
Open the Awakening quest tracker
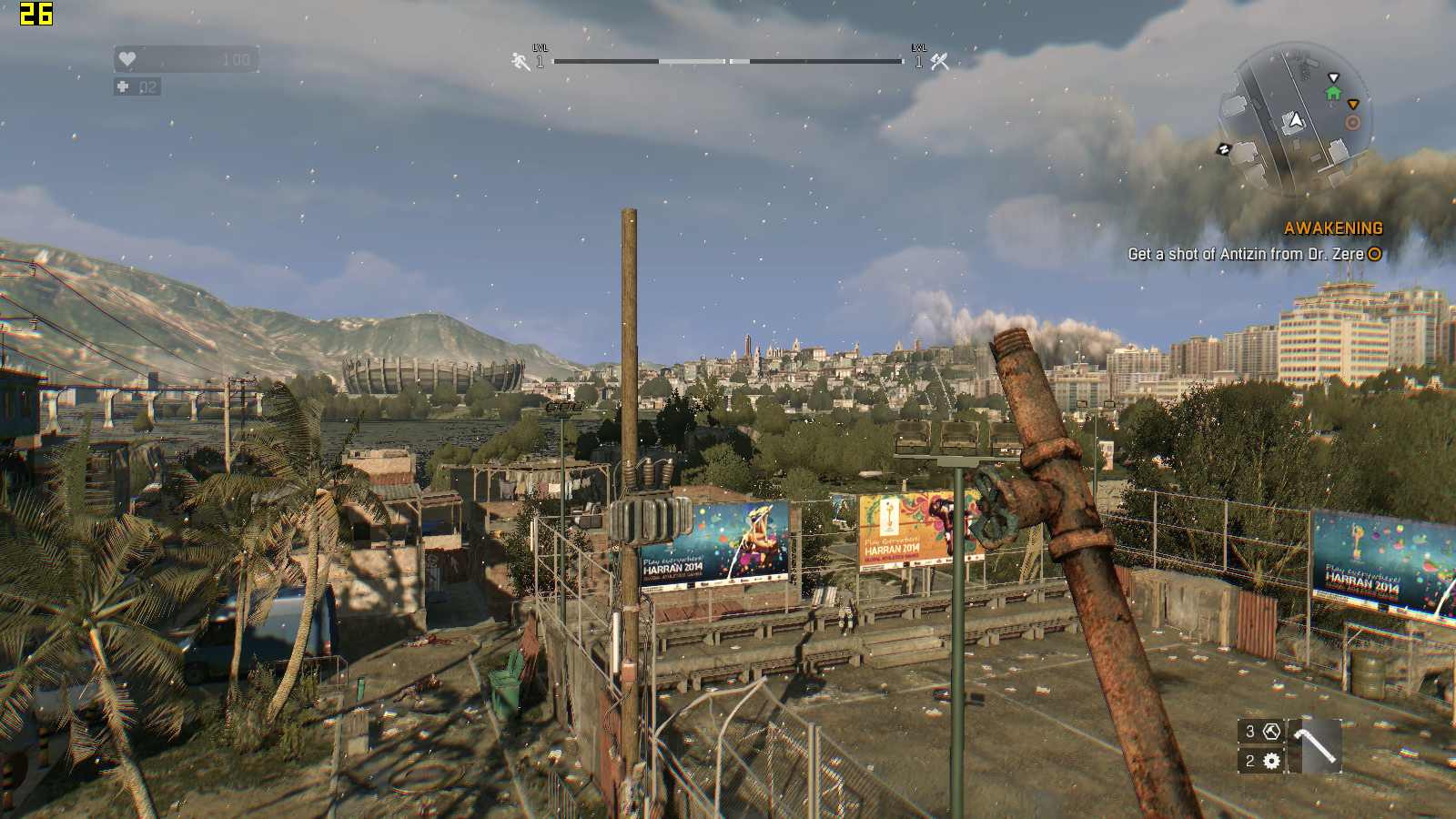click(1332, 228)
